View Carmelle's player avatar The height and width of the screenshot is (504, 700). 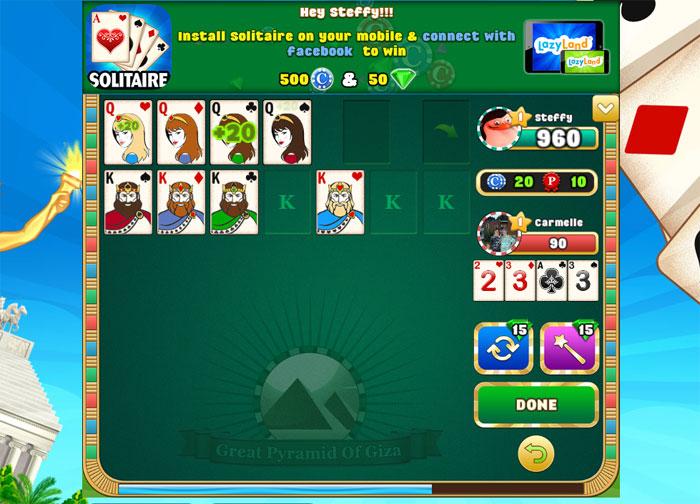tap(496, 234)
